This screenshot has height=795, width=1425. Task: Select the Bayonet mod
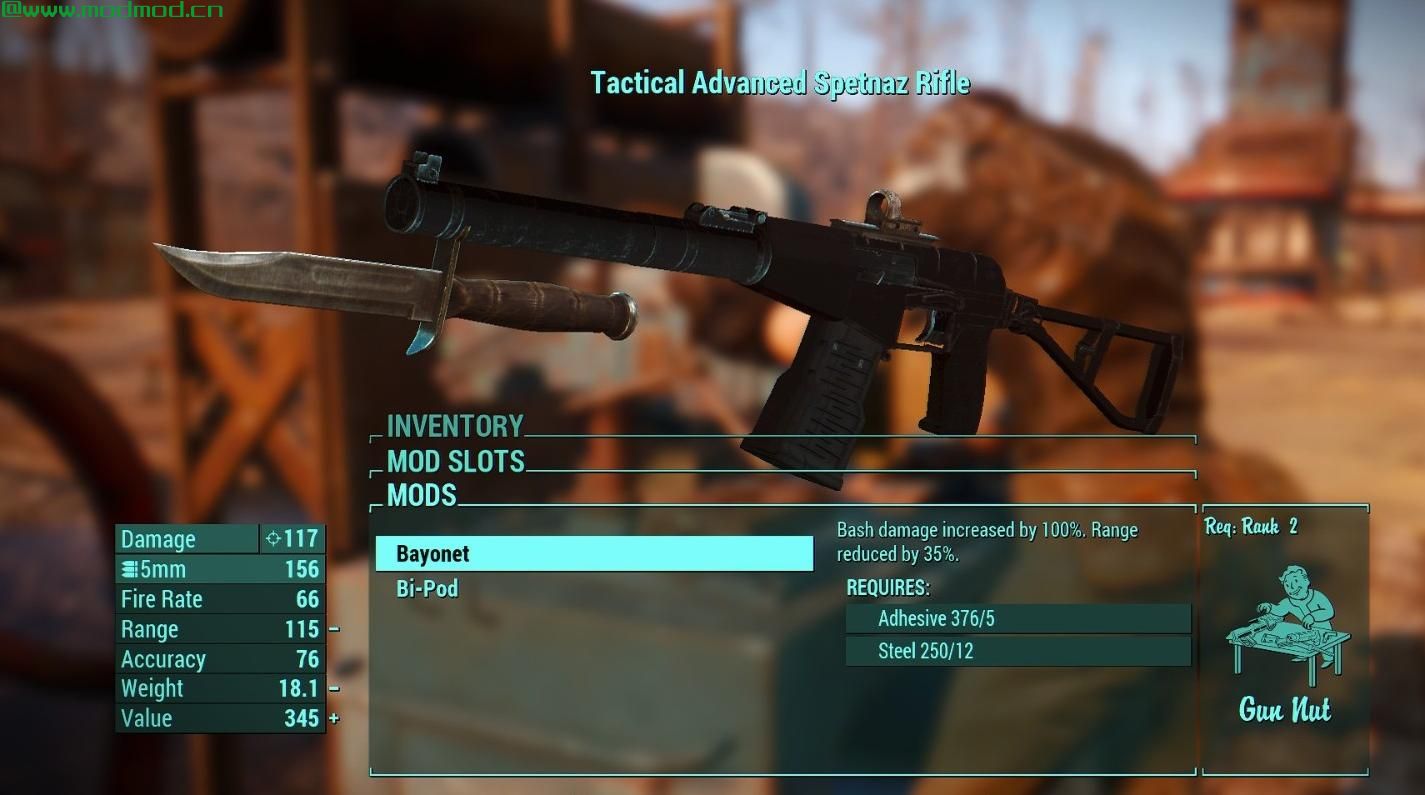pyautogui.click(x=594, y=554)
